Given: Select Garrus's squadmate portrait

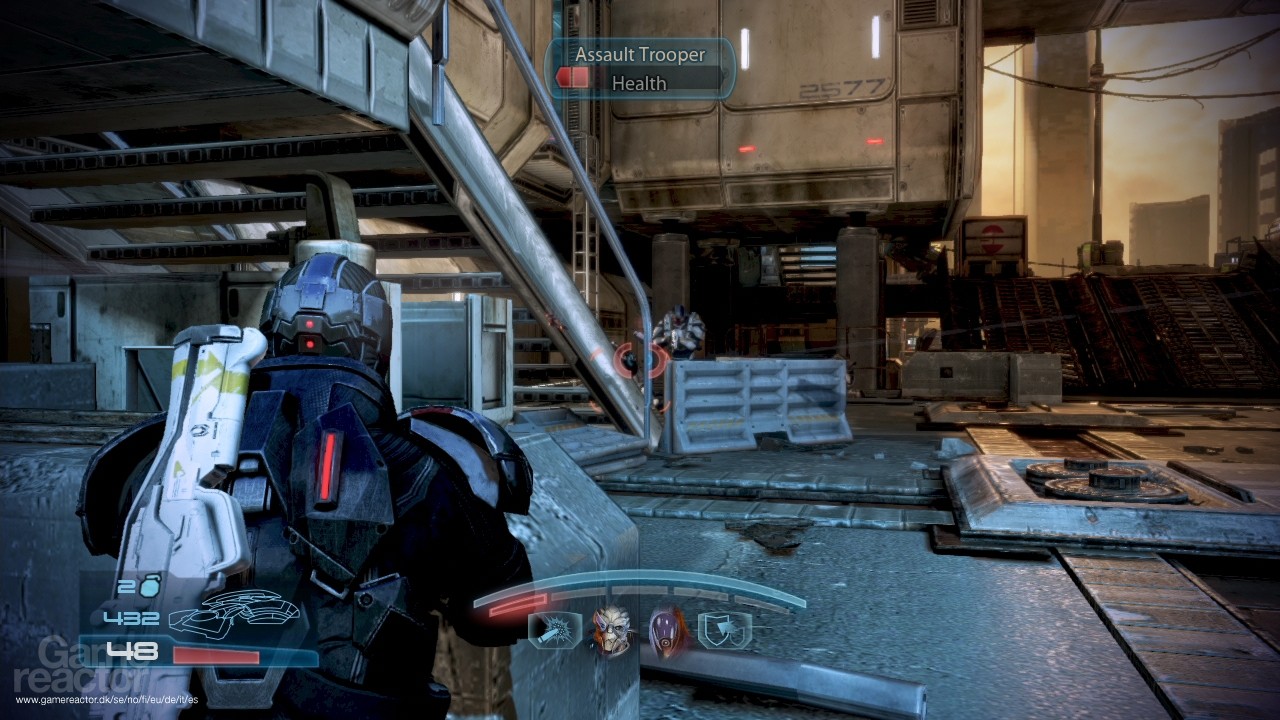Looking at the screenshot, I should [610, 630].
